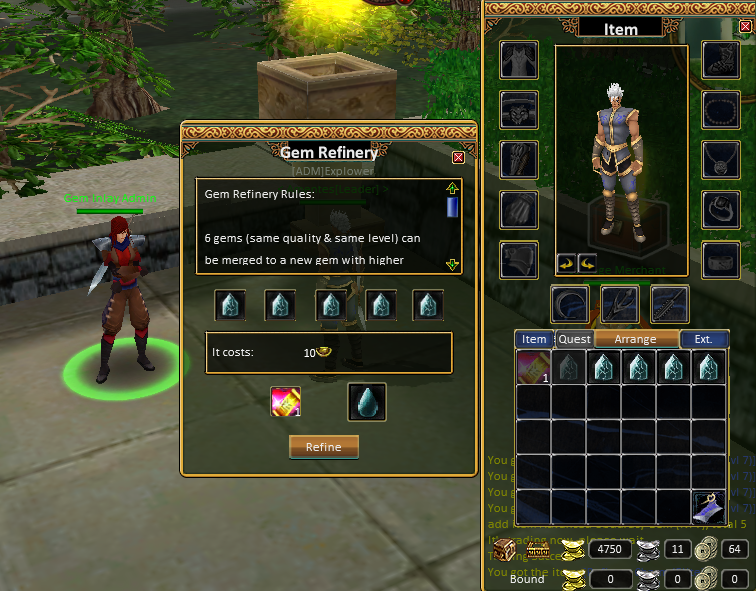Select the pink scroll in the inventory
Viewport: 756px width, 591px height.
coord(533,367)
